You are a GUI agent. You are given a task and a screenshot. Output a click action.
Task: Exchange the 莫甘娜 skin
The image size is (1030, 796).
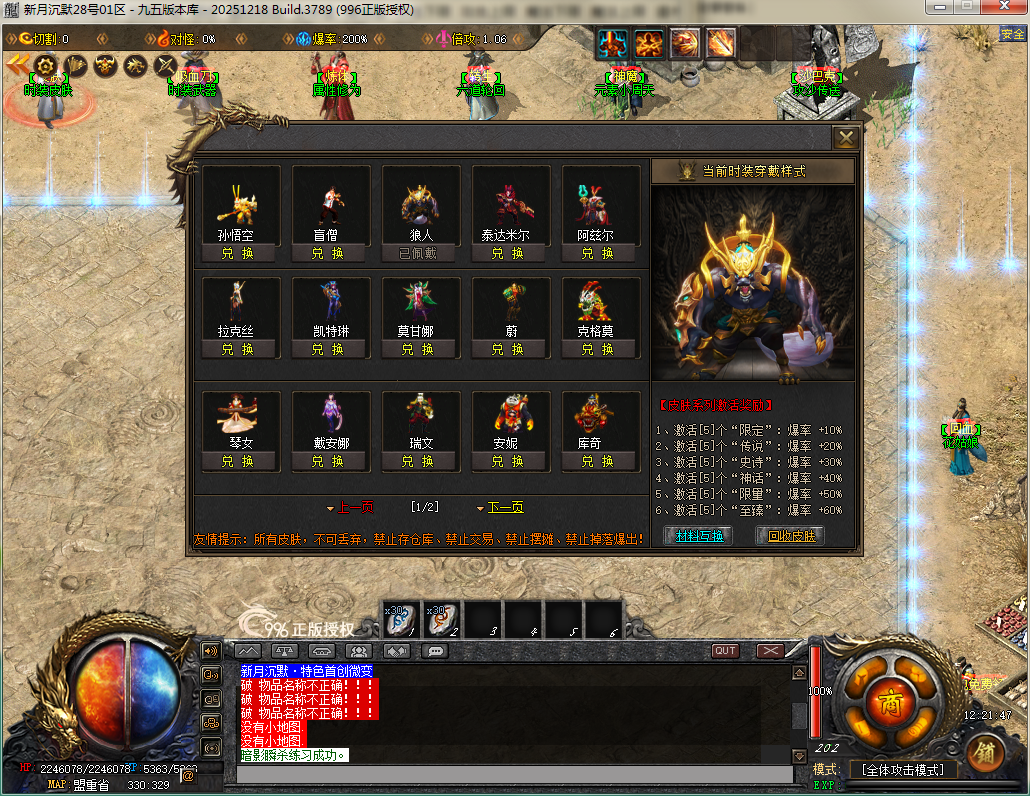[x=418, y=350]
